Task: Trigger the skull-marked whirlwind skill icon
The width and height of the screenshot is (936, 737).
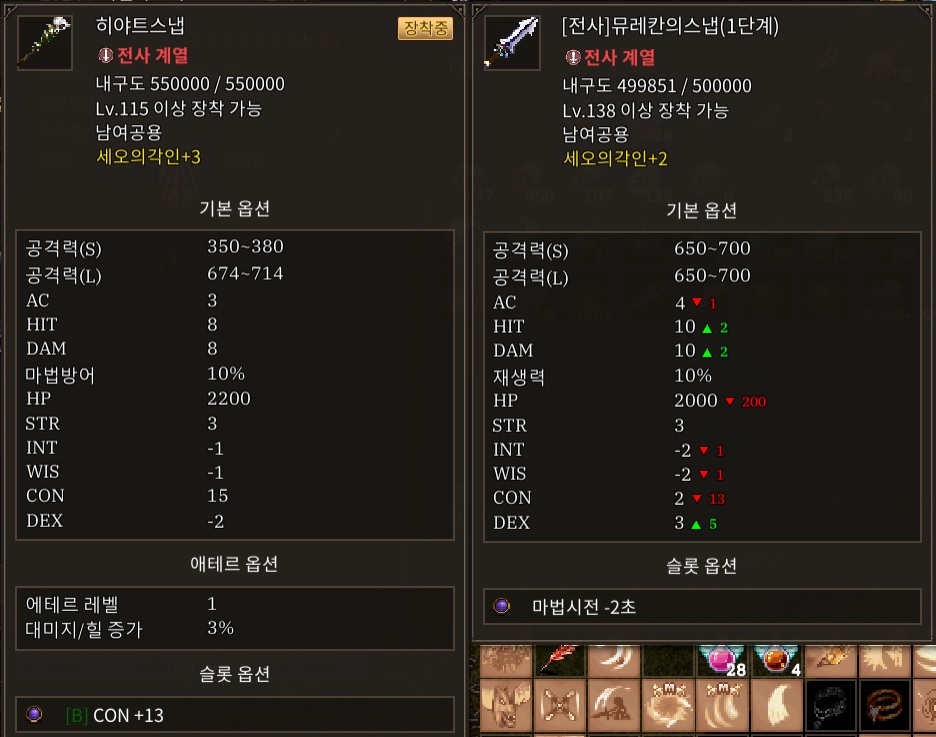Action: click(665, 707)
